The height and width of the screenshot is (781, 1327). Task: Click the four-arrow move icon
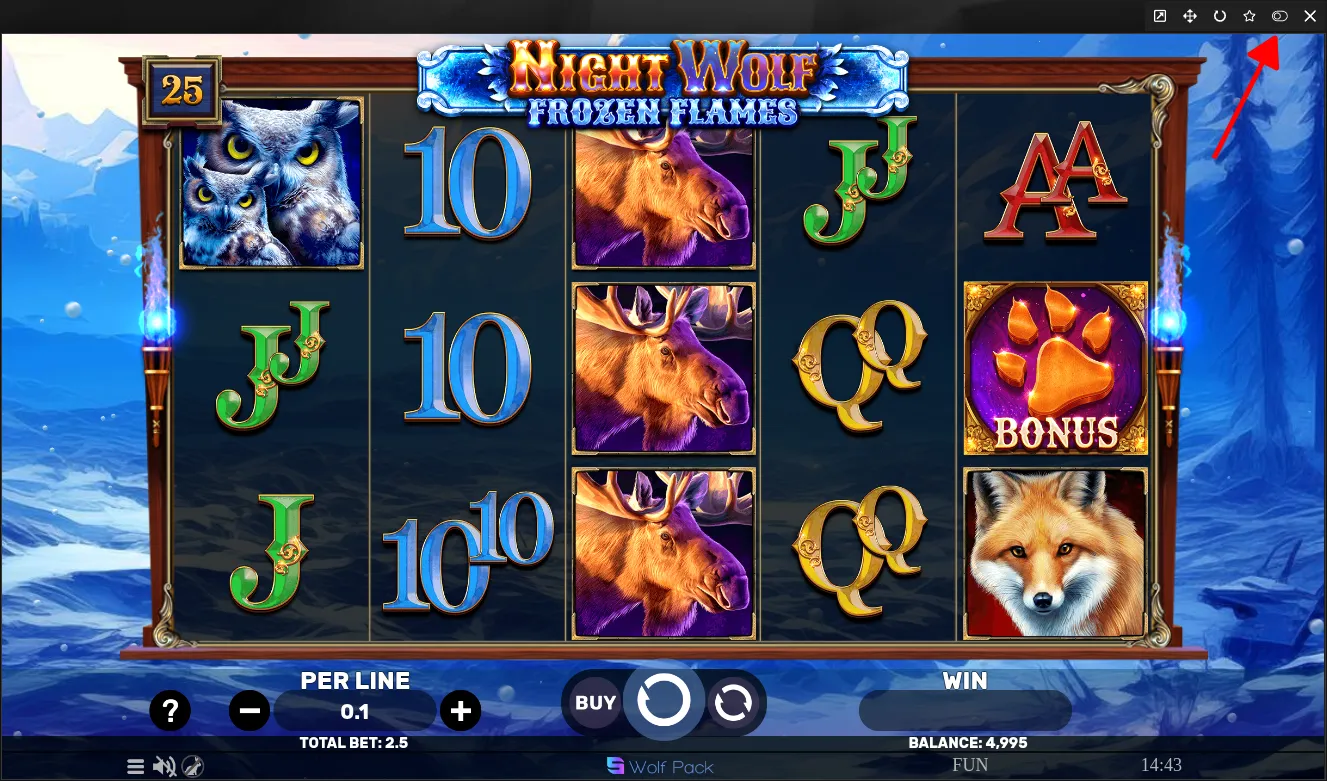(1190, 16)
